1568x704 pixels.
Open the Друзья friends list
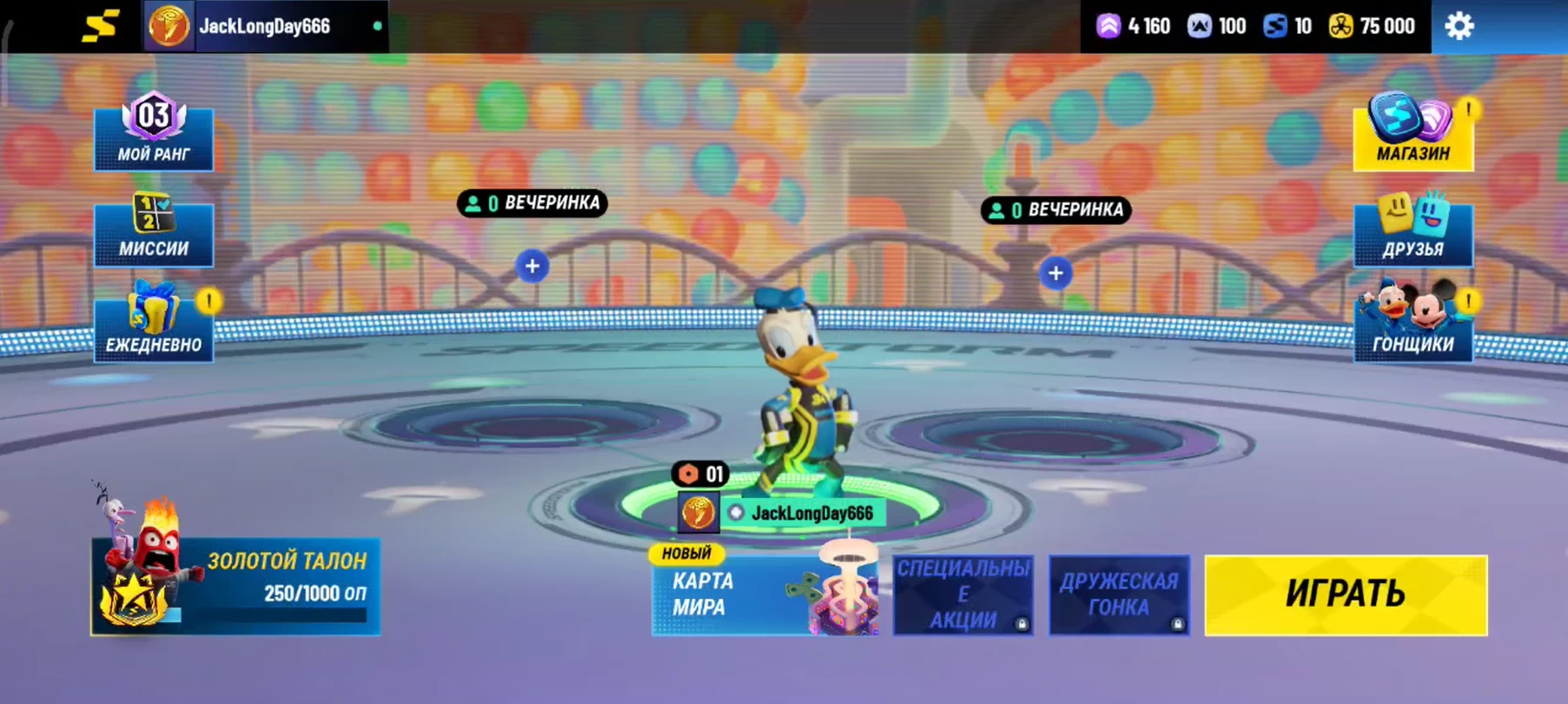click(1413, 230)
